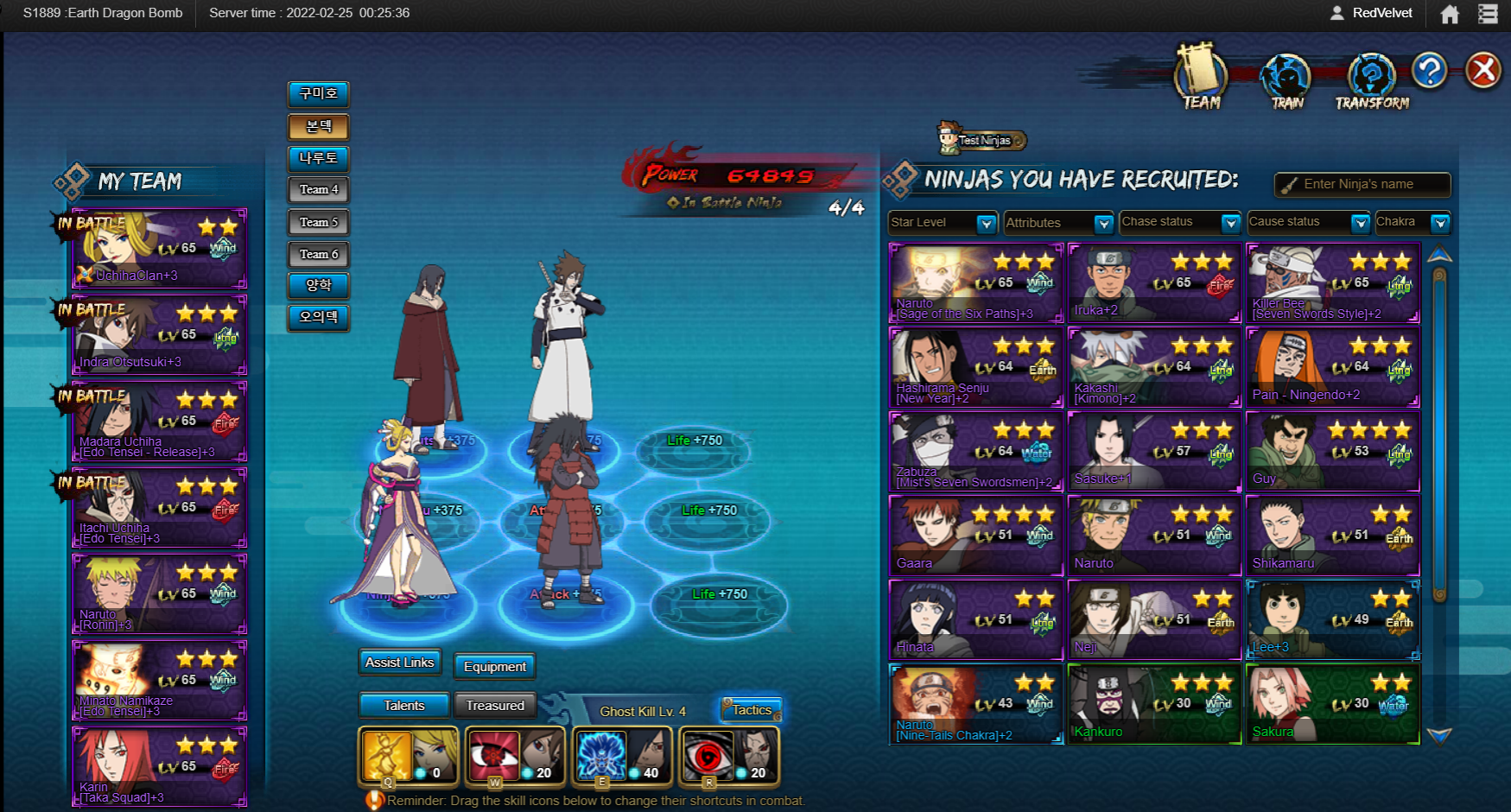The width and height of the screenshot is (1511, 812).
Task: Open the Talents tab
Action: 403,706
